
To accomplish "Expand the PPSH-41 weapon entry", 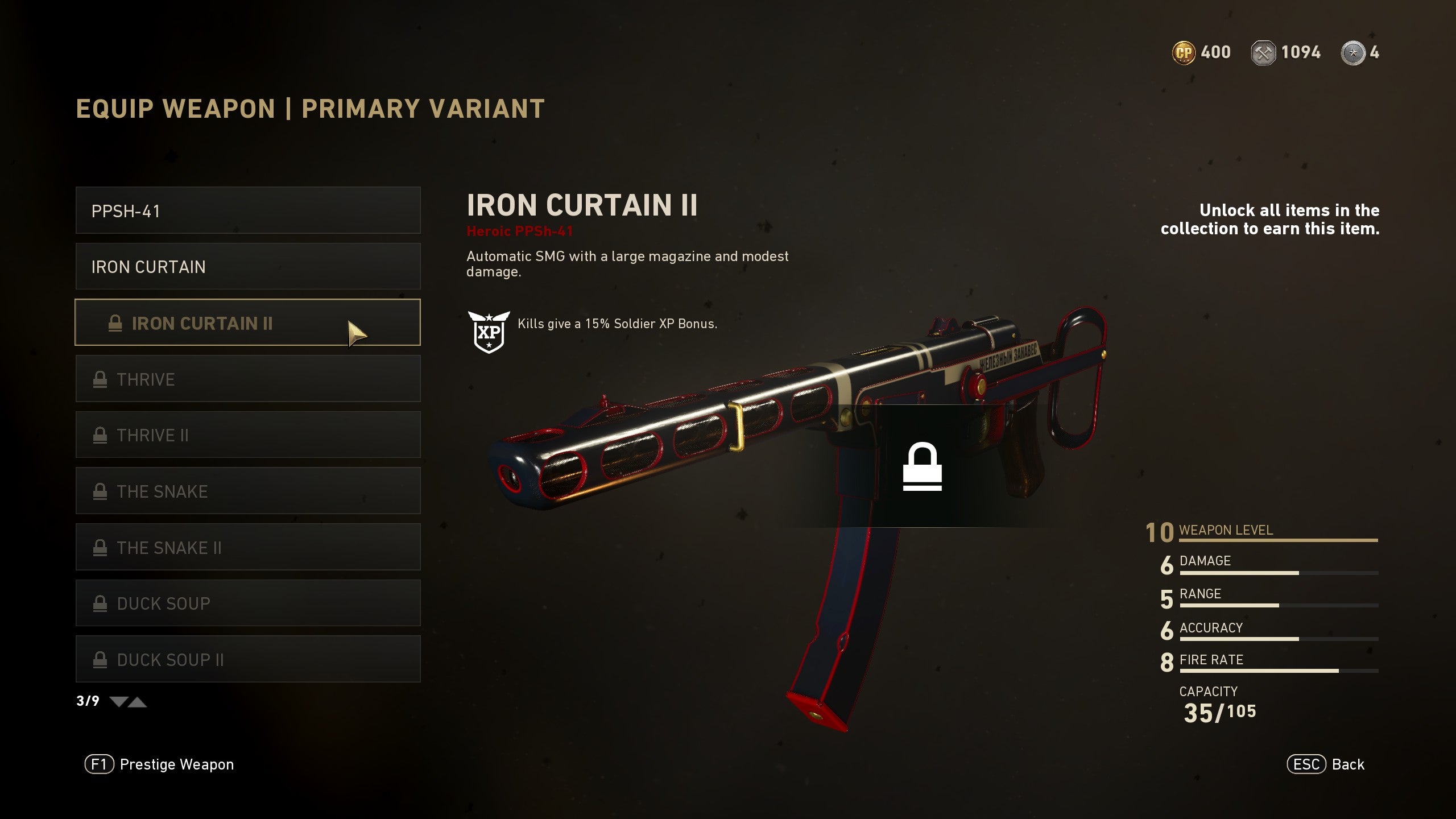I will tap(247, 211).
